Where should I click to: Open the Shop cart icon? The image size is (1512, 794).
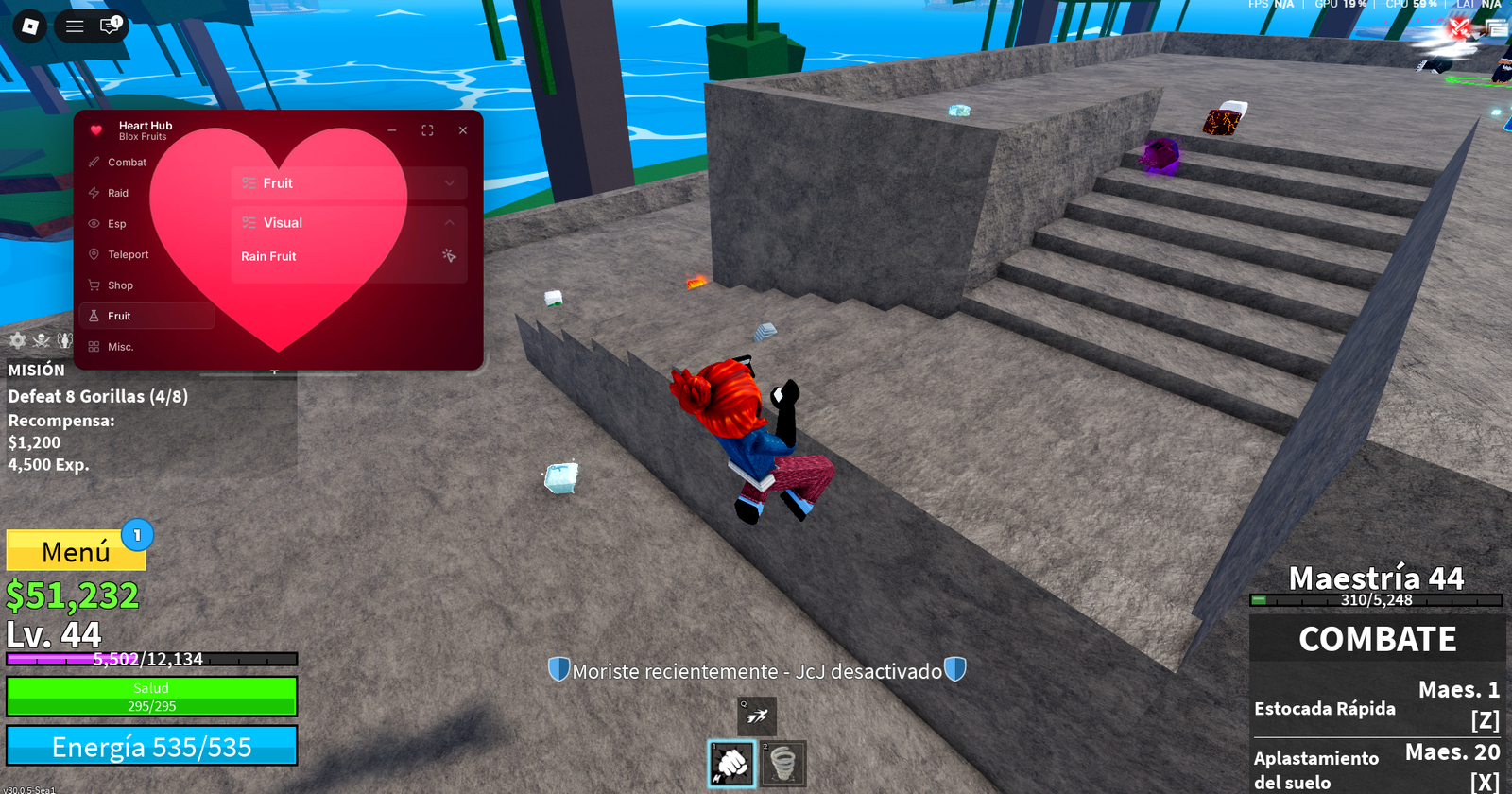click(93, 285)
